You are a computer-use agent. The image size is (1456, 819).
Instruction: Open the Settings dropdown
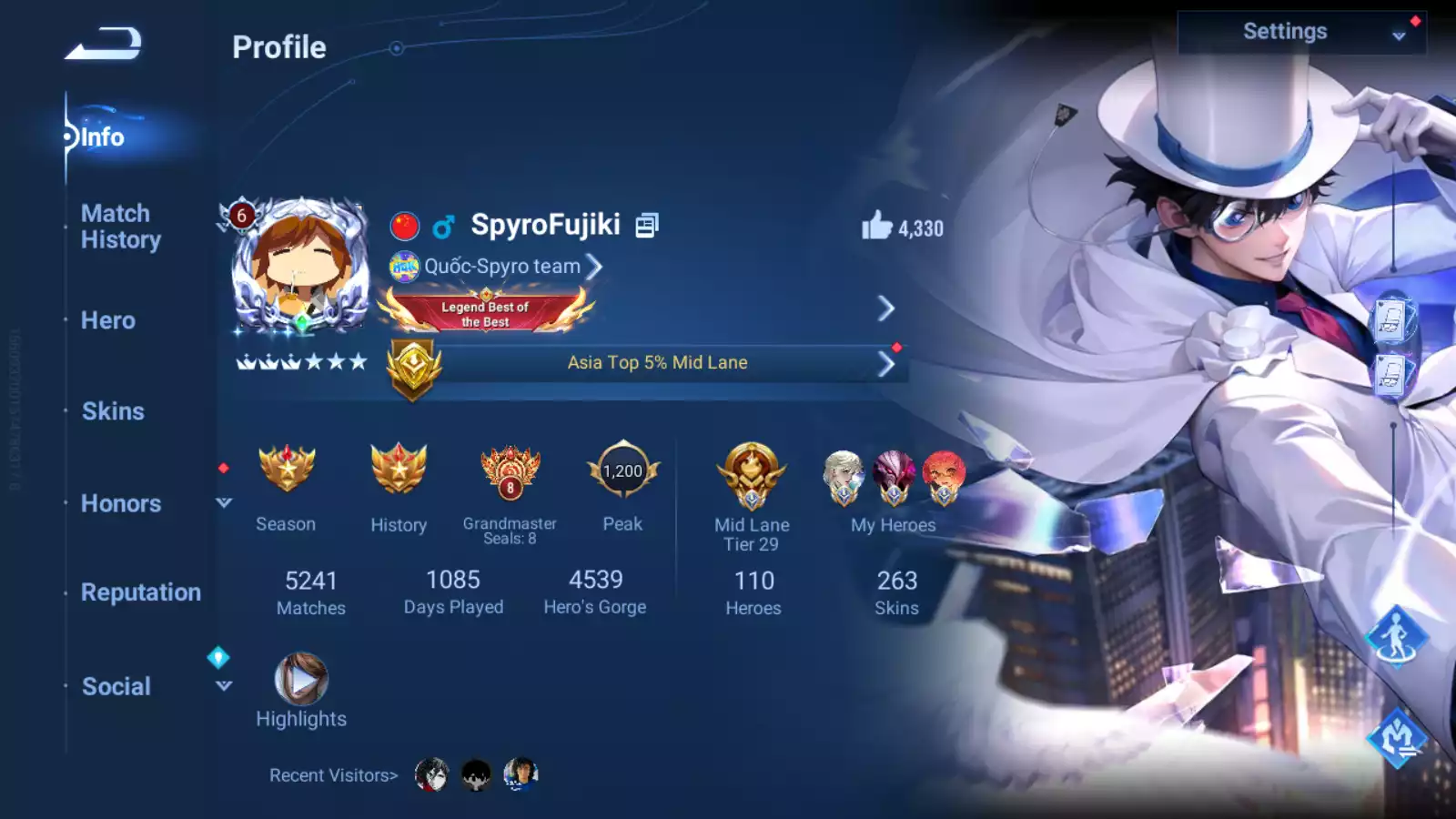pyautogui.click(x=1301, y=33)
